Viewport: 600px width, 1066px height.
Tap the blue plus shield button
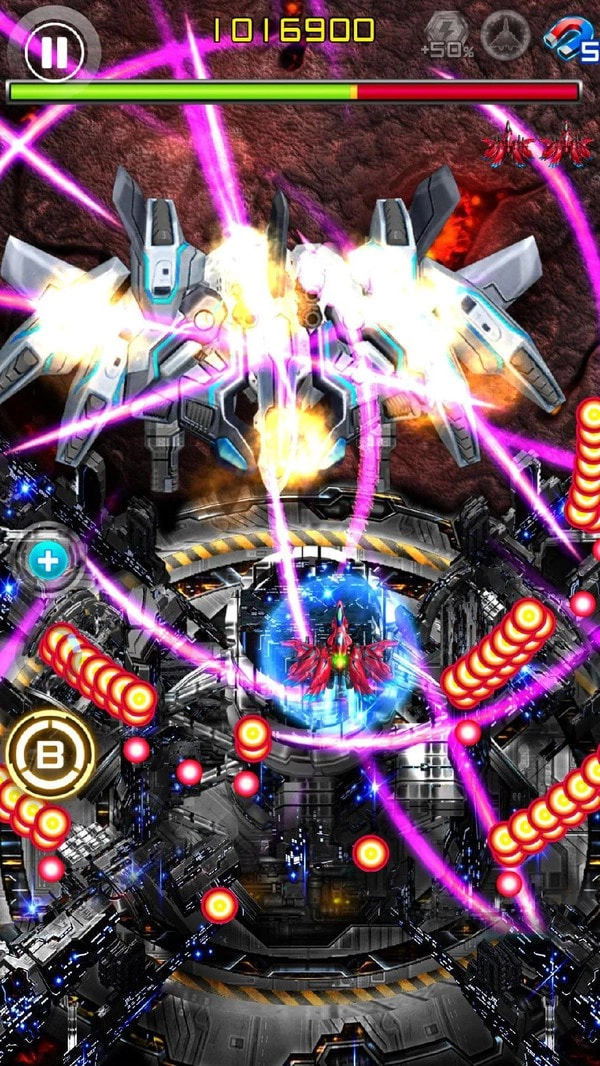46,561
